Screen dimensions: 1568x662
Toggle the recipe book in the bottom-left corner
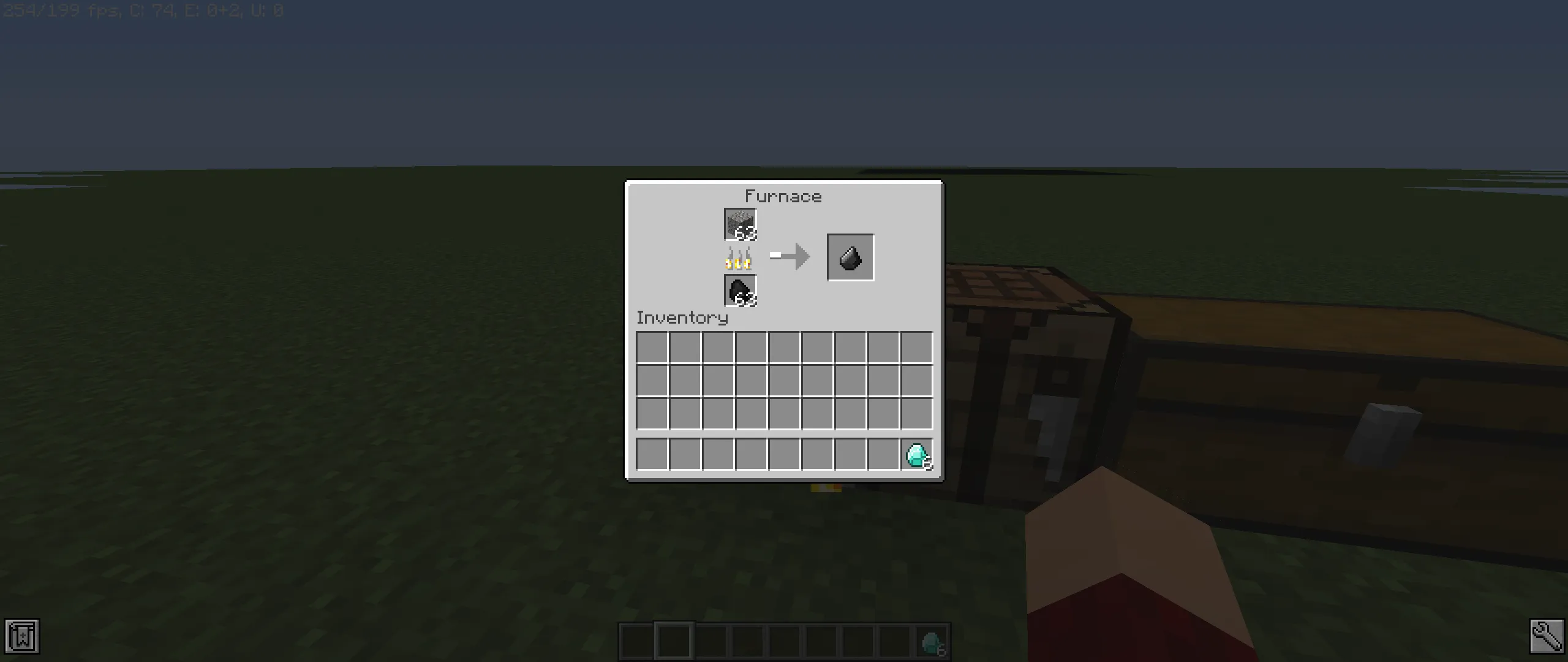click(23, 637)
